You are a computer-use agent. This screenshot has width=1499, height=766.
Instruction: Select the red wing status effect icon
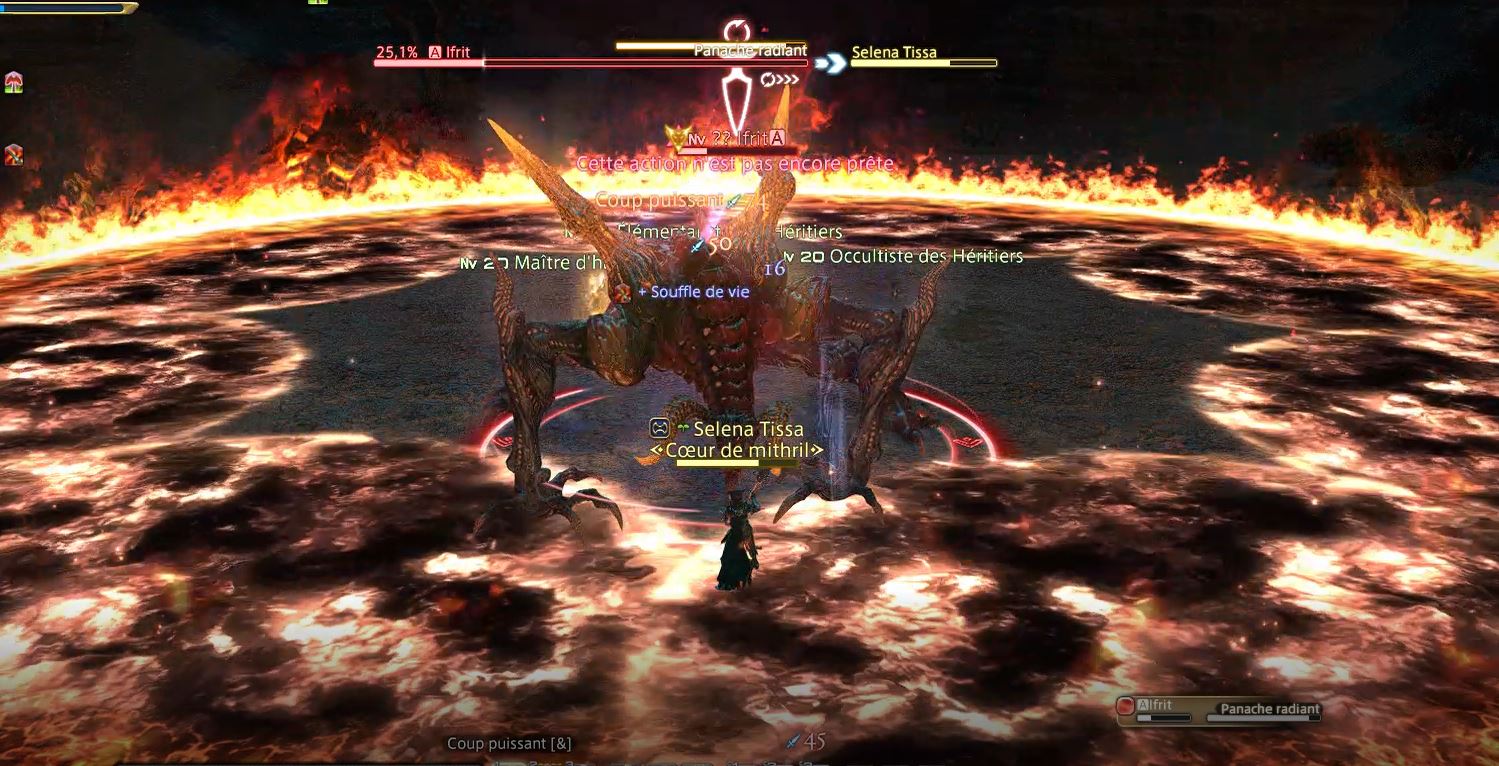point(14,83)
